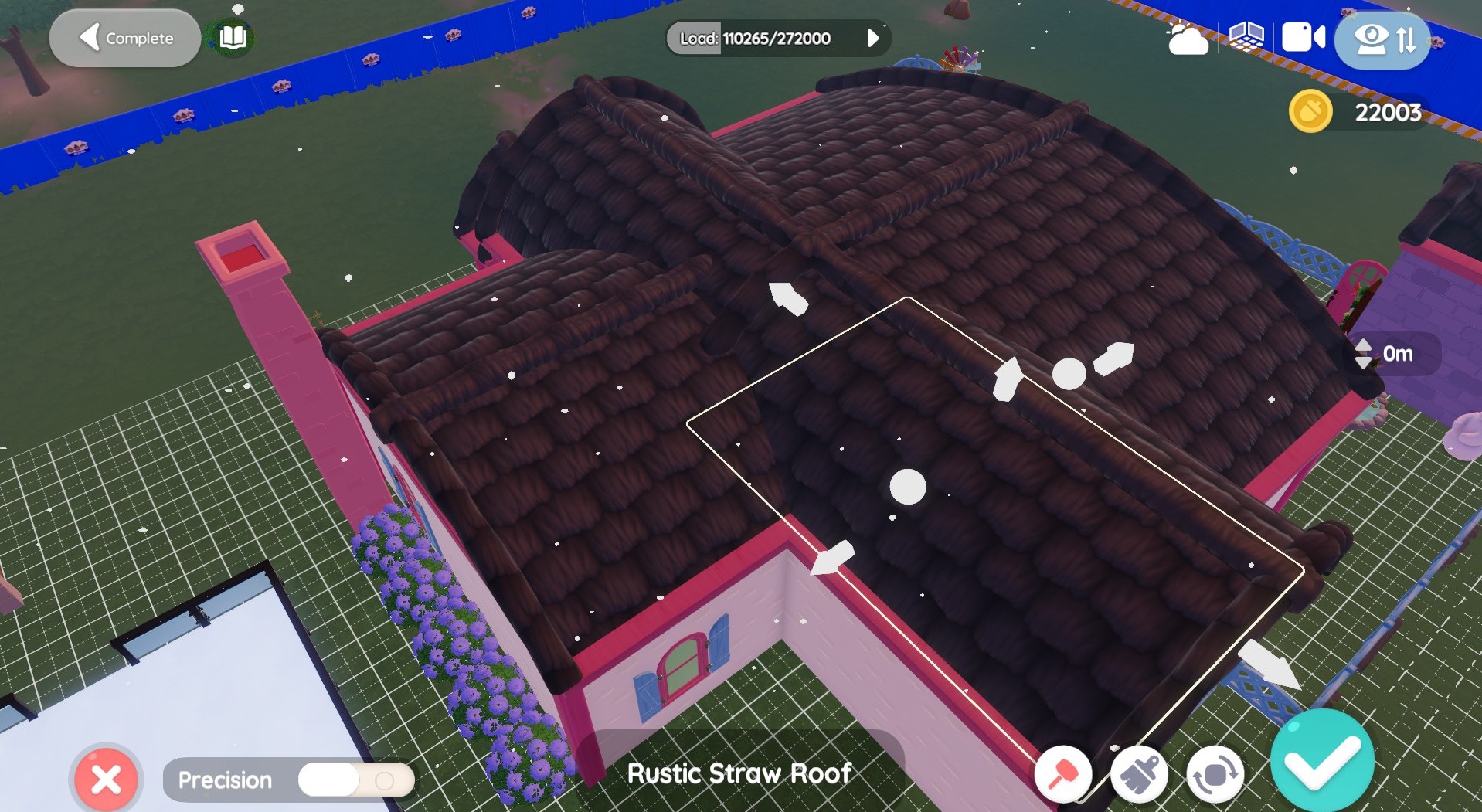The height and width of the screenshot is (812, 1482).
Task: Open the guide book icon
Action: click(x=233, y=37)
